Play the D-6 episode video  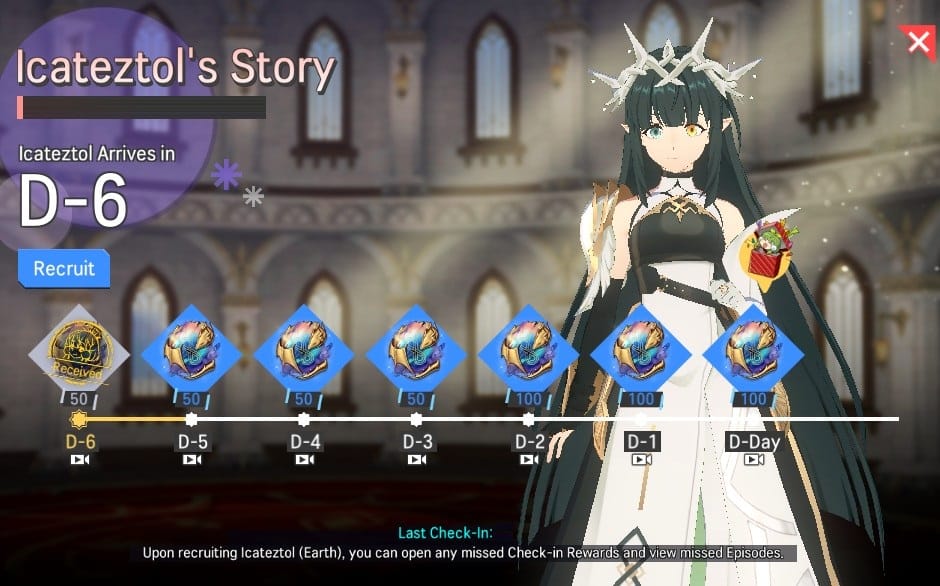click(x=80, y=460)
